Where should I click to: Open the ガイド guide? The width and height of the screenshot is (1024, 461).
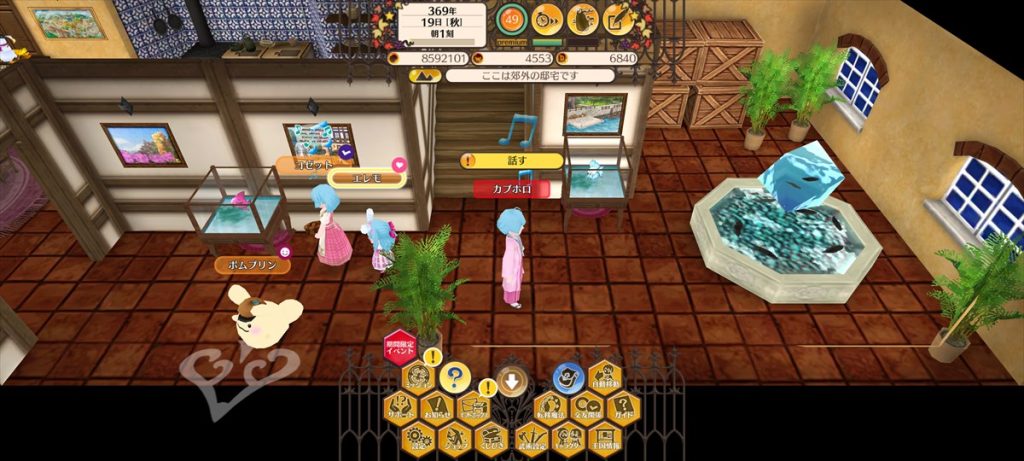[623, 407]
